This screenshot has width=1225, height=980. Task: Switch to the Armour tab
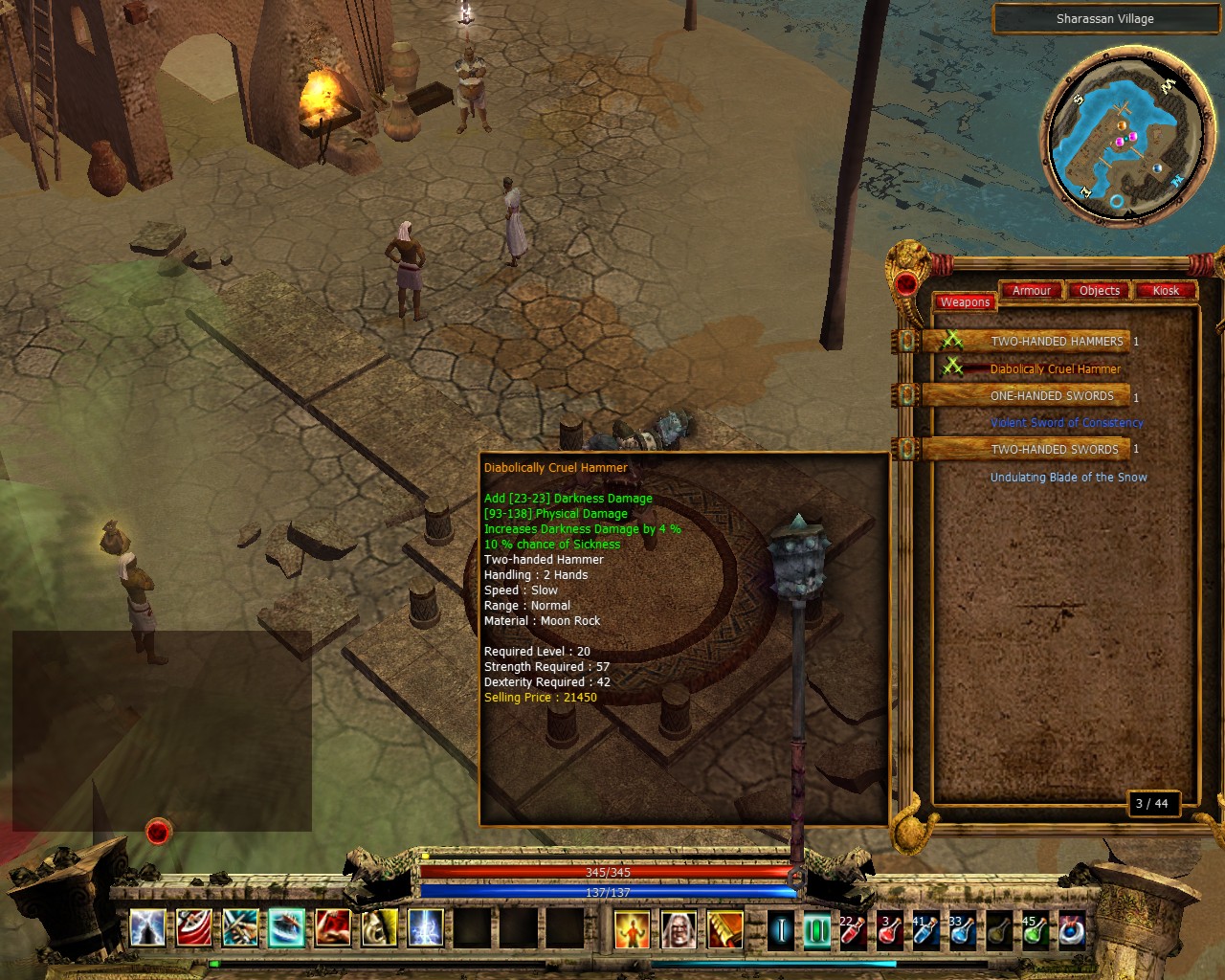click(x=1031, y=291)
